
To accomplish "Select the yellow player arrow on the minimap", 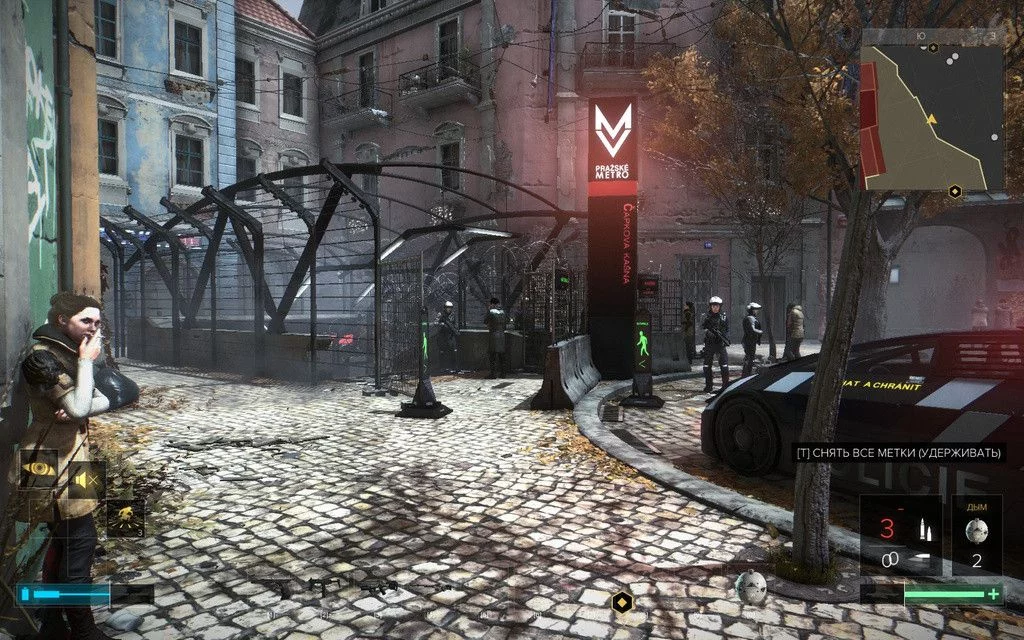I will coord(932,119).
